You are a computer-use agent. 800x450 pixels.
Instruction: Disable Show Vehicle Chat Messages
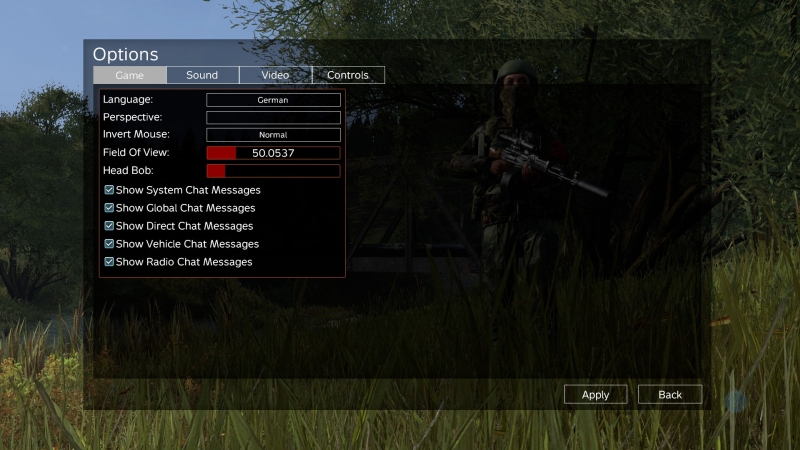[110, 244]
